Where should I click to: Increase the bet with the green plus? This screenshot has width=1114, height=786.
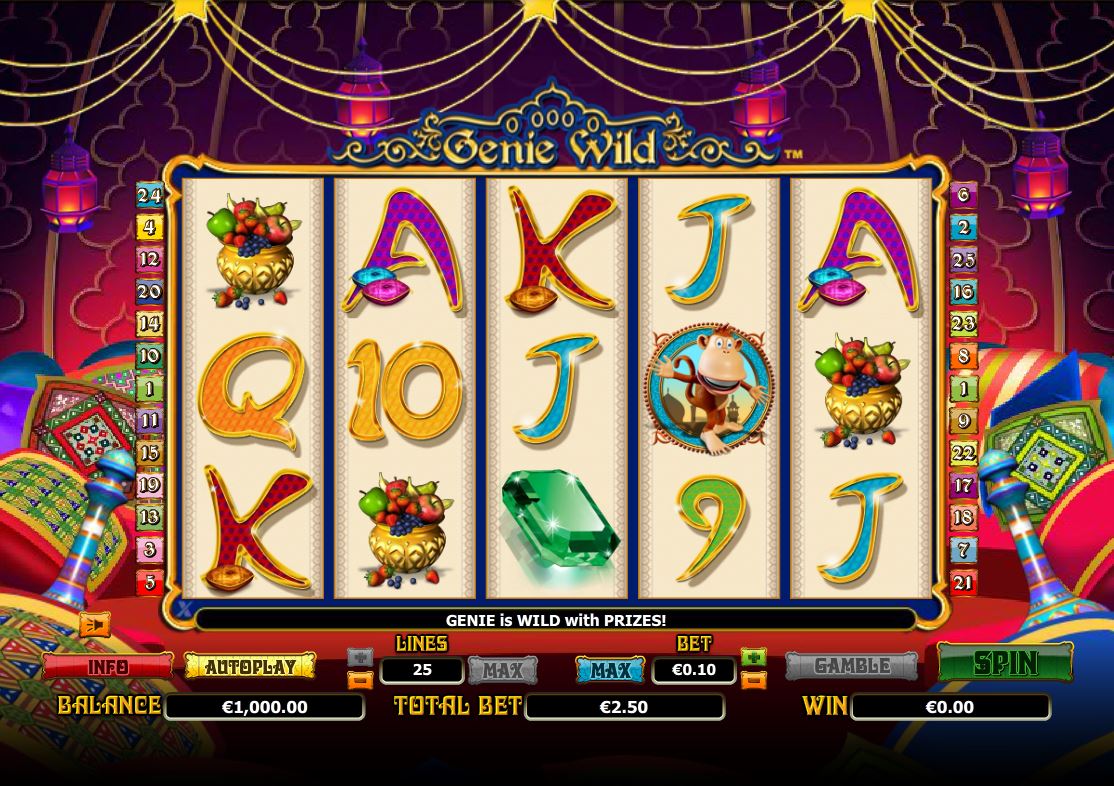tap(754, 657)
